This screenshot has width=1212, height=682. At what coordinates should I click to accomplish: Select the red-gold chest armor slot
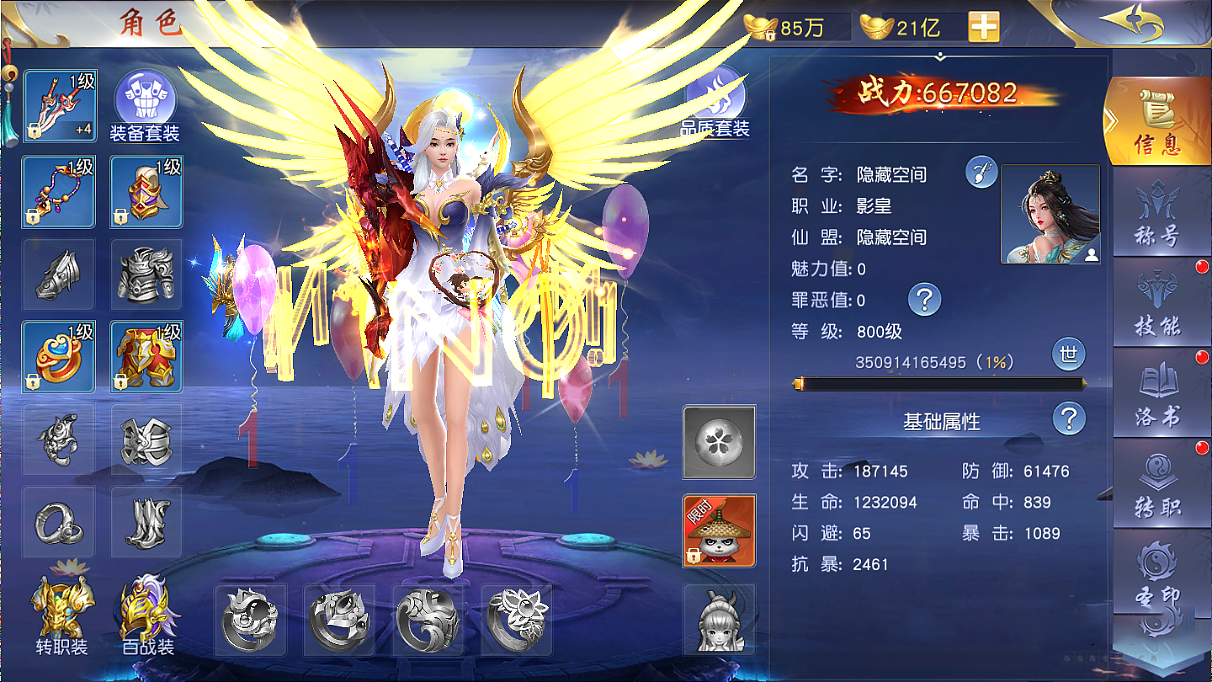[x=146, y=357]
